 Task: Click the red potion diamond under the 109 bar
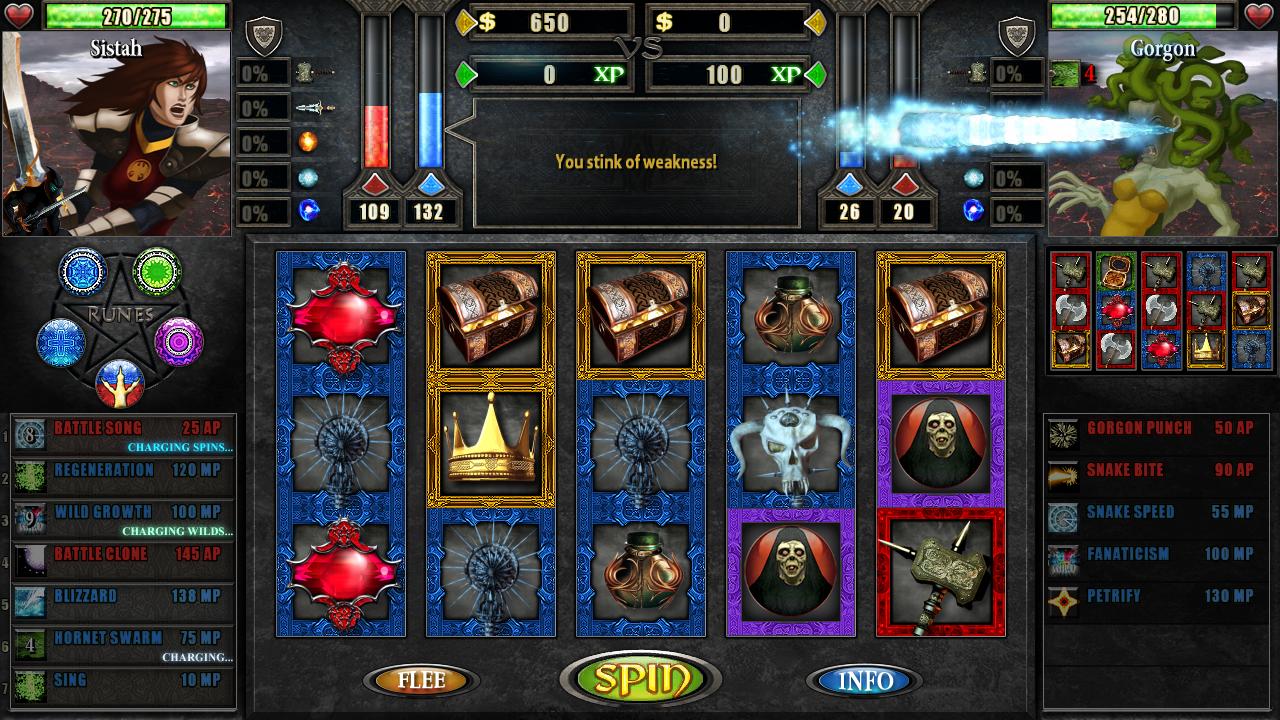(x=374, y=185)
